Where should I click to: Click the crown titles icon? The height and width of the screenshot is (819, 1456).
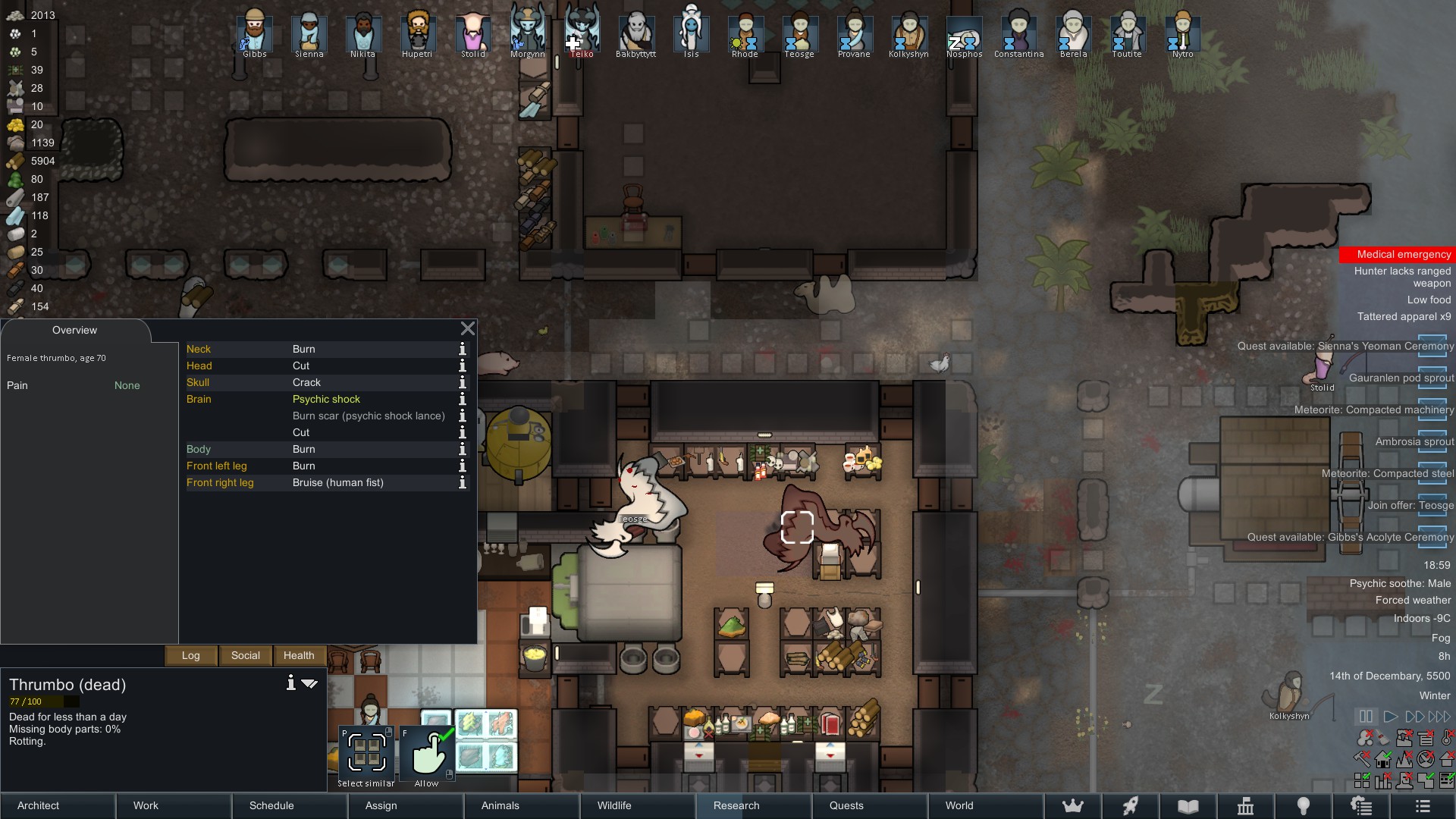click(1073, 806)
